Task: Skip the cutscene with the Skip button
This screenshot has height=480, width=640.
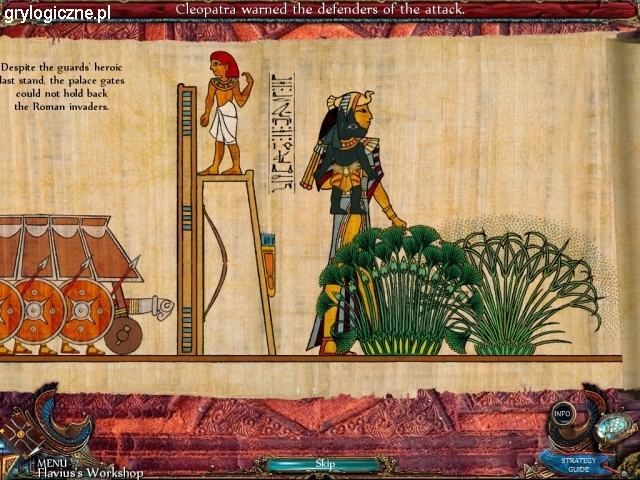Action: coord(324,464)
